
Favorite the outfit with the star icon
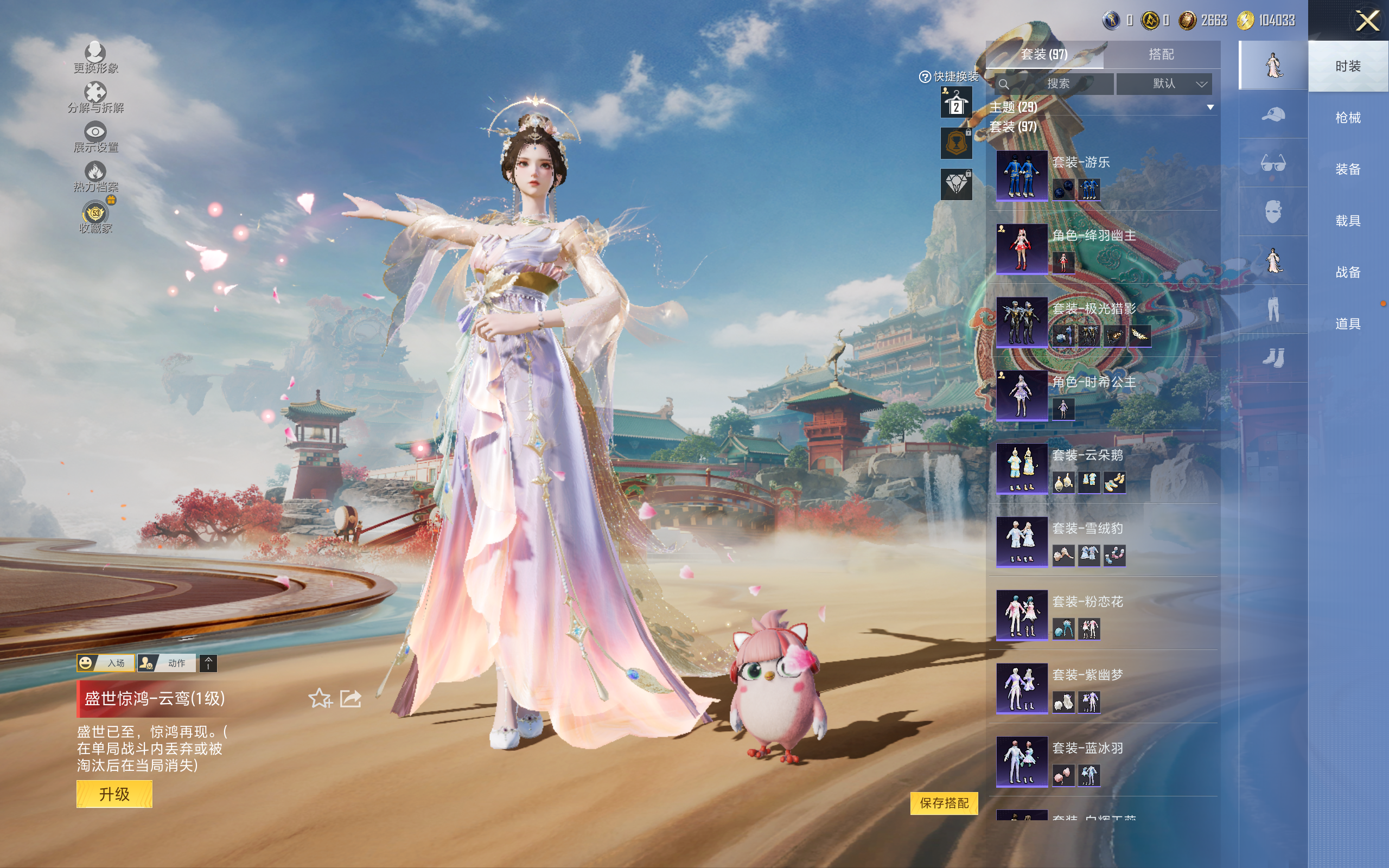[x=320, y=698]
